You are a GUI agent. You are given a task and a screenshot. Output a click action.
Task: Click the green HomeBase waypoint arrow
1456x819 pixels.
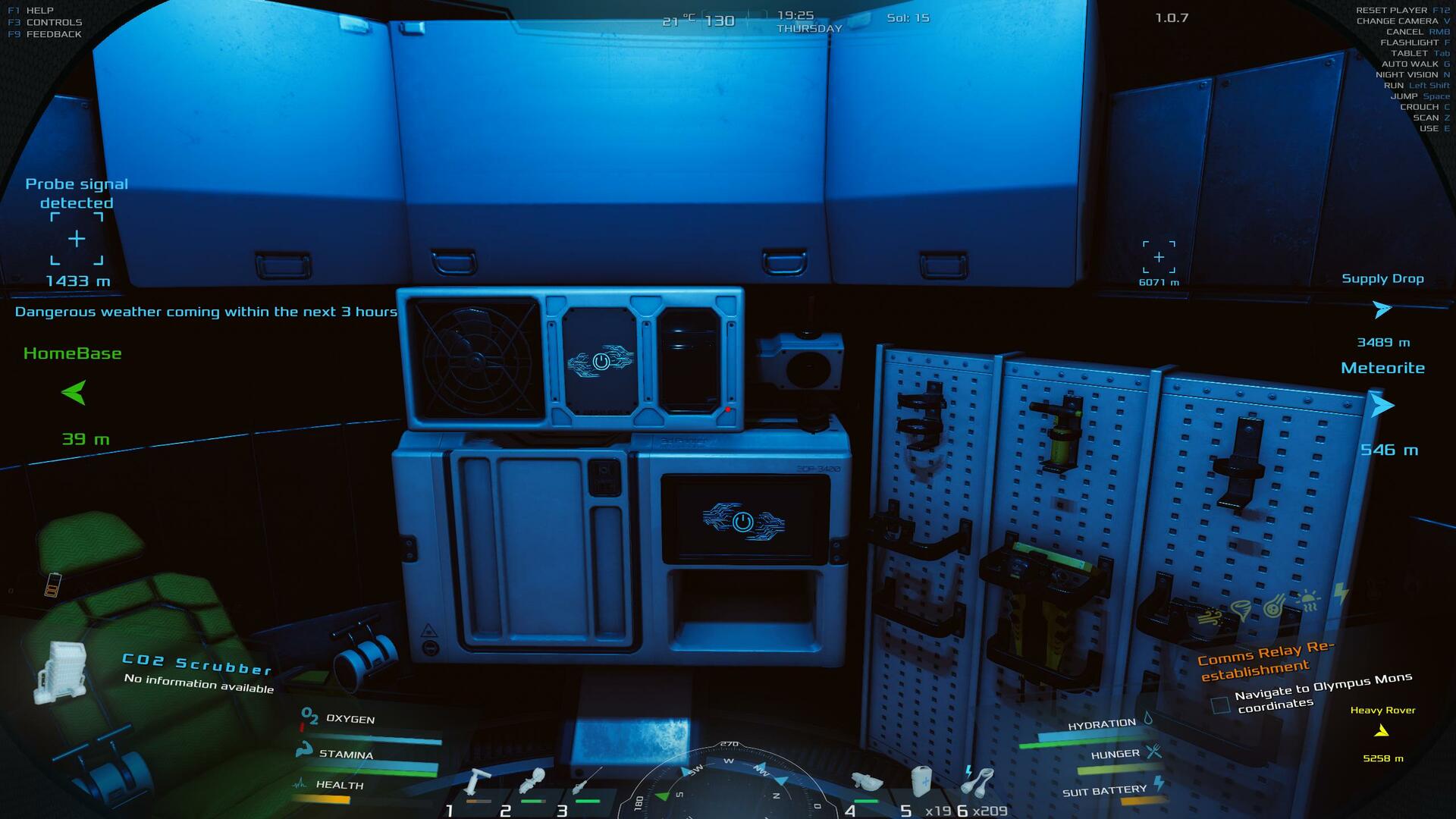[74, 393]
